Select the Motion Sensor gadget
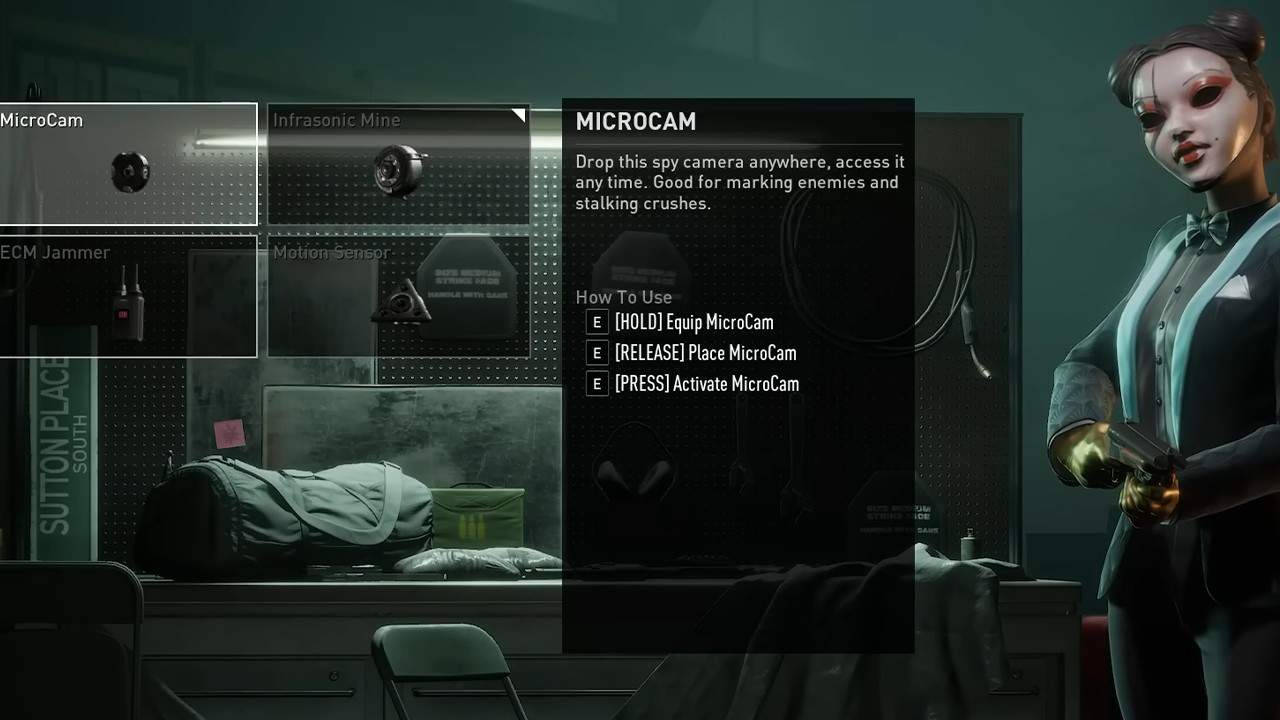Viewport: 1280px width, 720px height. click(x=398, y=297)
